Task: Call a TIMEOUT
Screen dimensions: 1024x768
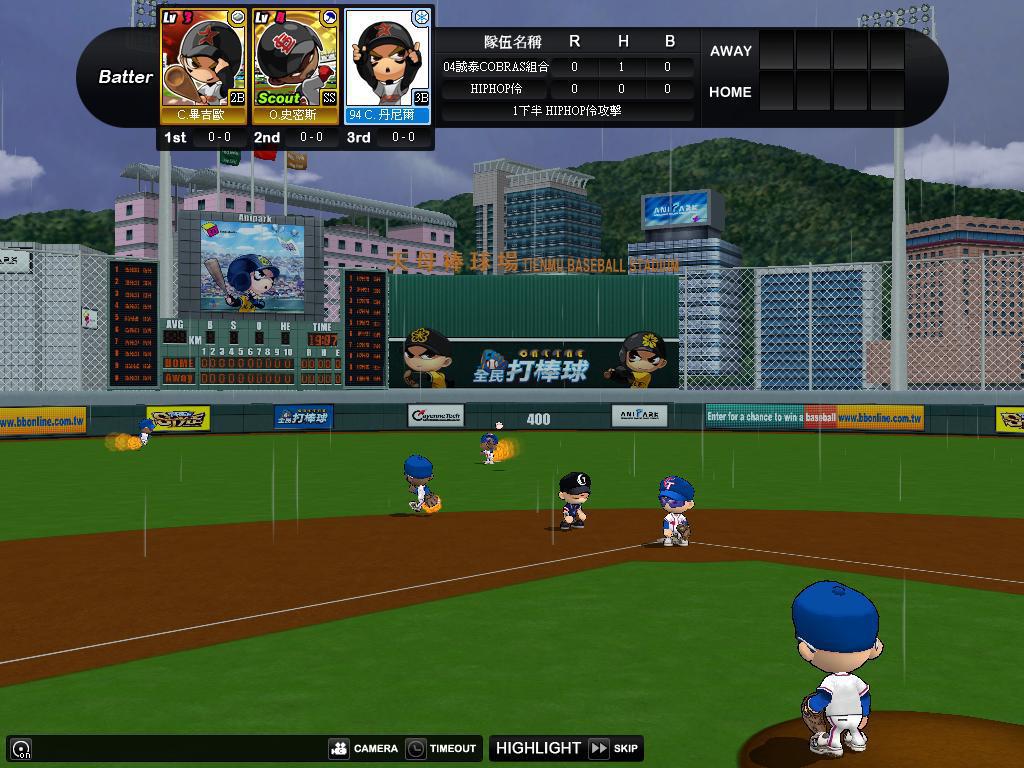Action: 441,748
